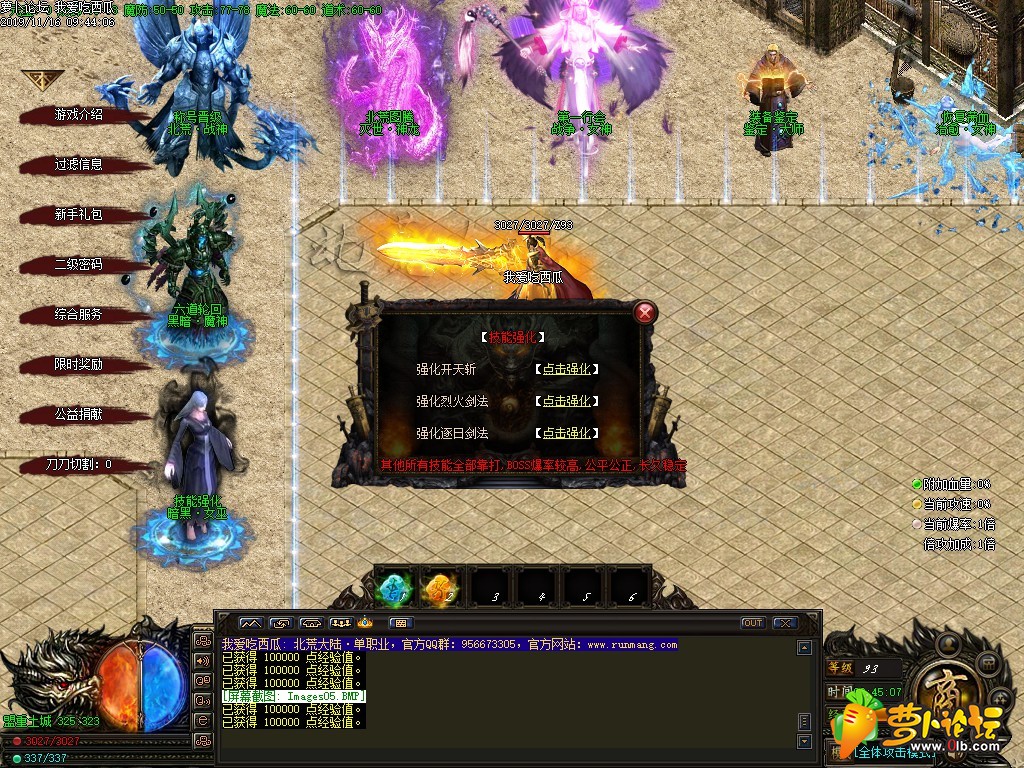Open the 限时奖励 timed rewards menu
The width and height of the screenshot is (1024, 768).
78,365
